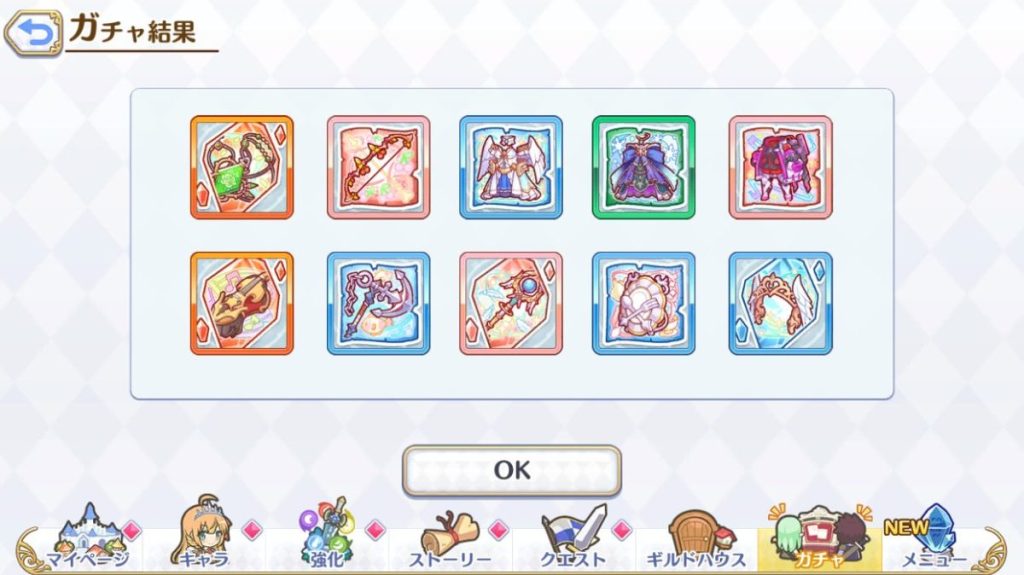The image size is (1024, 575).
Task: View the purple robe in green frame
Action: (x=643, y=167)
